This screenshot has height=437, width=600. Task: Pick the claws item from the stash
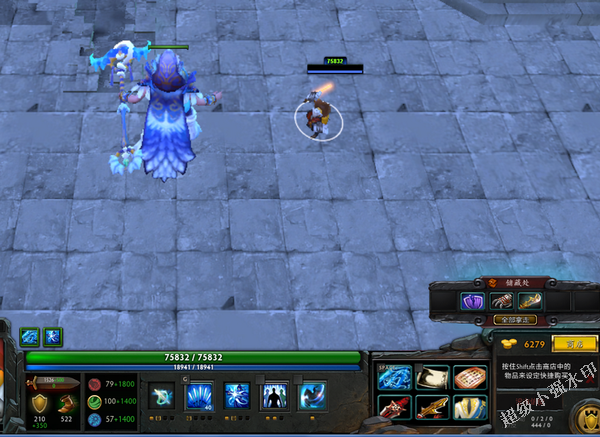[x=500, y=300]
